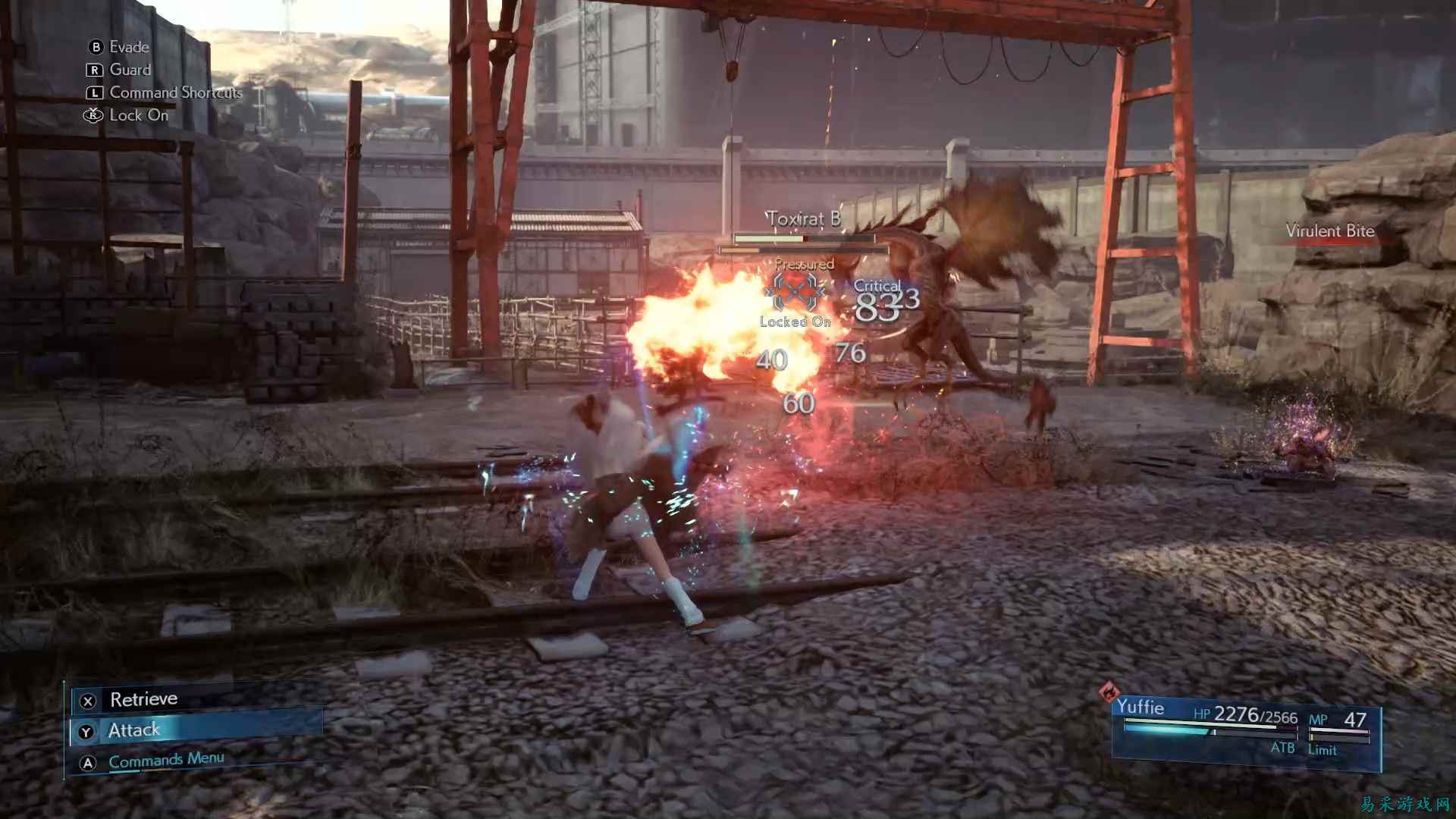The image size is (1456, 819).
Task: Click the Y button icon beside Attack
Action: 86,729
